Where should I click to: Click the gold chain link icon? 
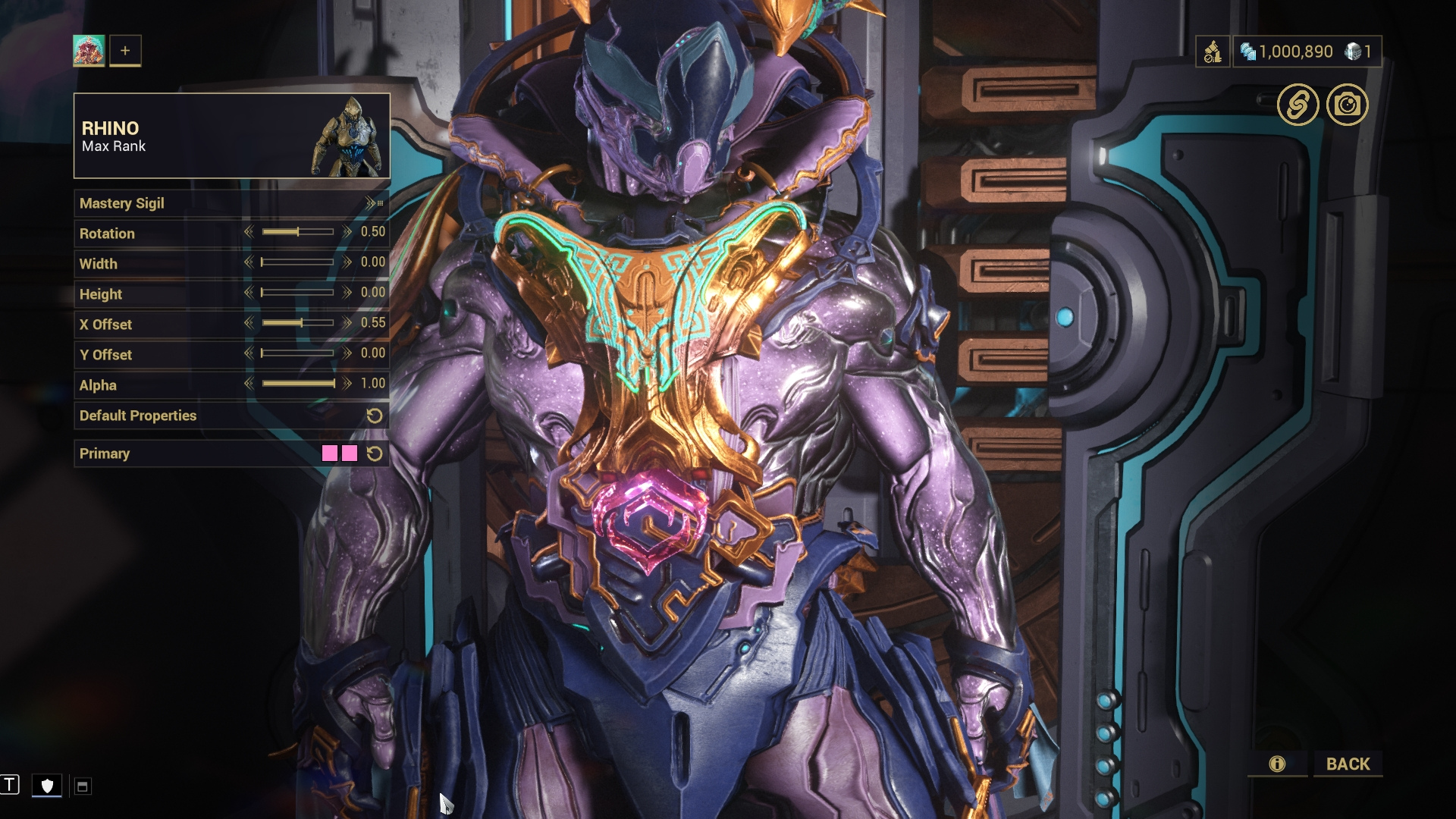pyautogui.click(x=1298, y=105)
